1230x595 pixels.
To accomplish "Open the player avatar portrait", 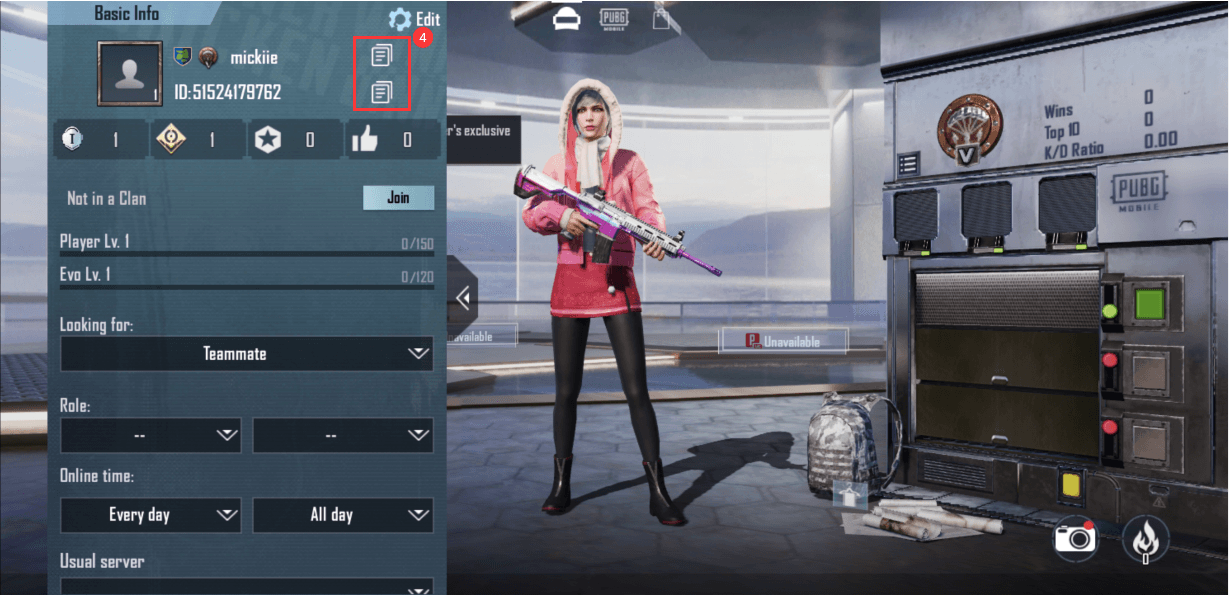I will pyautogui.click(x=130, y=73).
